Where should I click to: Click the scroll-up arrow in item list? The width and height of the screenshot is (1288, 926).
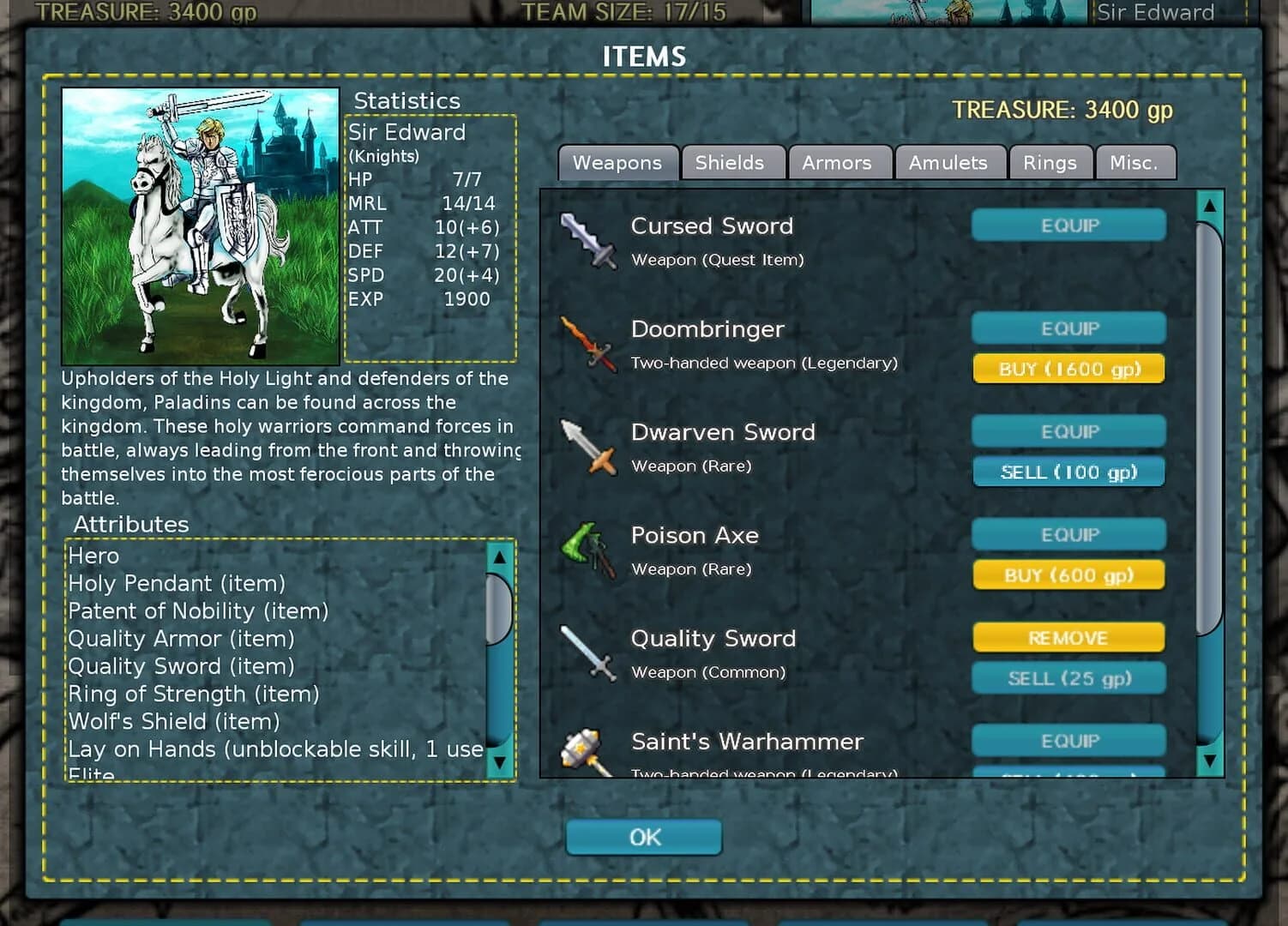[x=1210, y=206]
